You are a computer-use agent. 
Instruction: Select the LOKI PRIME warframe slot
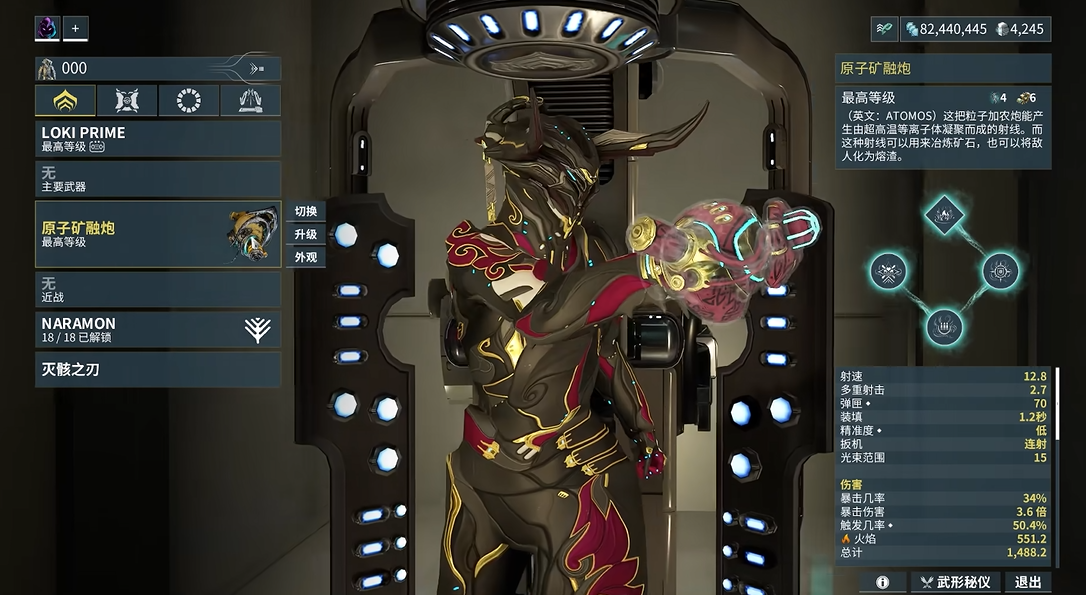pyautogui.click(x=157, y=139)
